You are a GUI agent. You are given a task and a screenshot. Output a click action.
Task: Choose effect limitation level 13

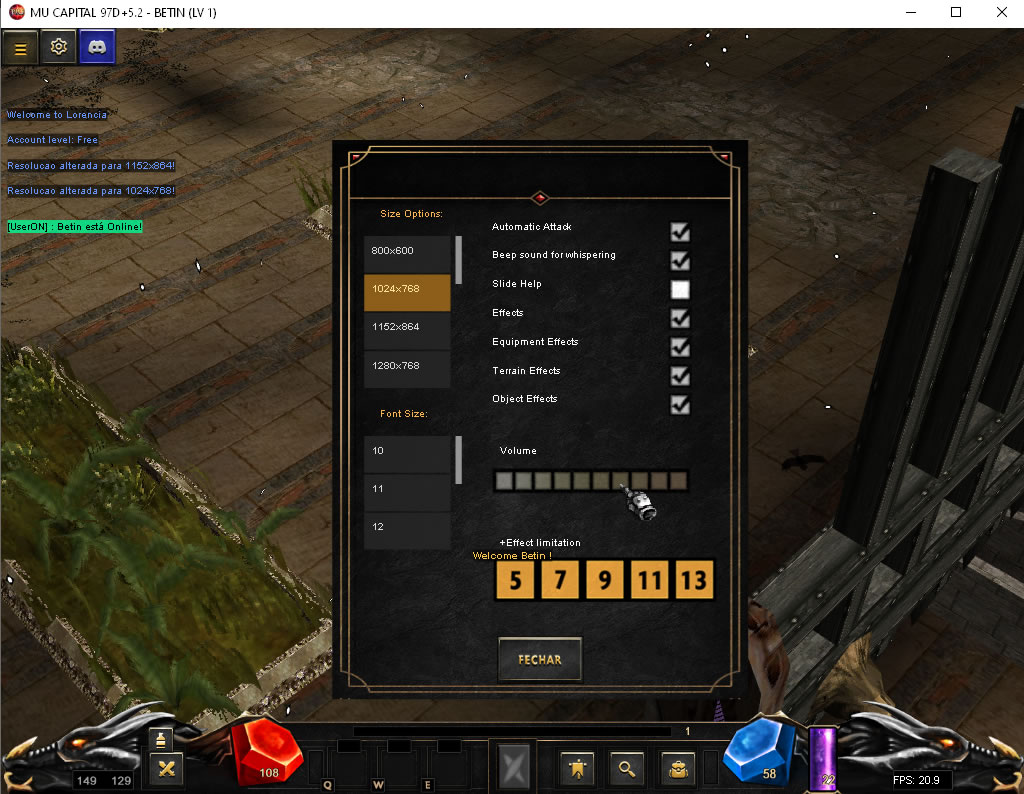click(694, 580)
